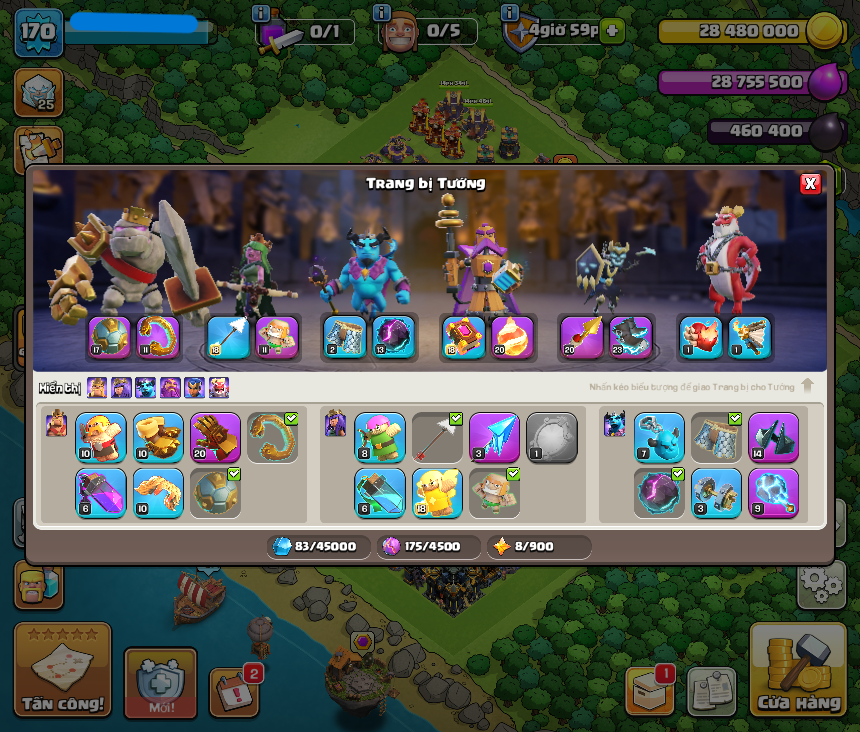Pick the Frozen Arrow equipment
This screenshot has height=732, width=860.
tap(494, 438)
